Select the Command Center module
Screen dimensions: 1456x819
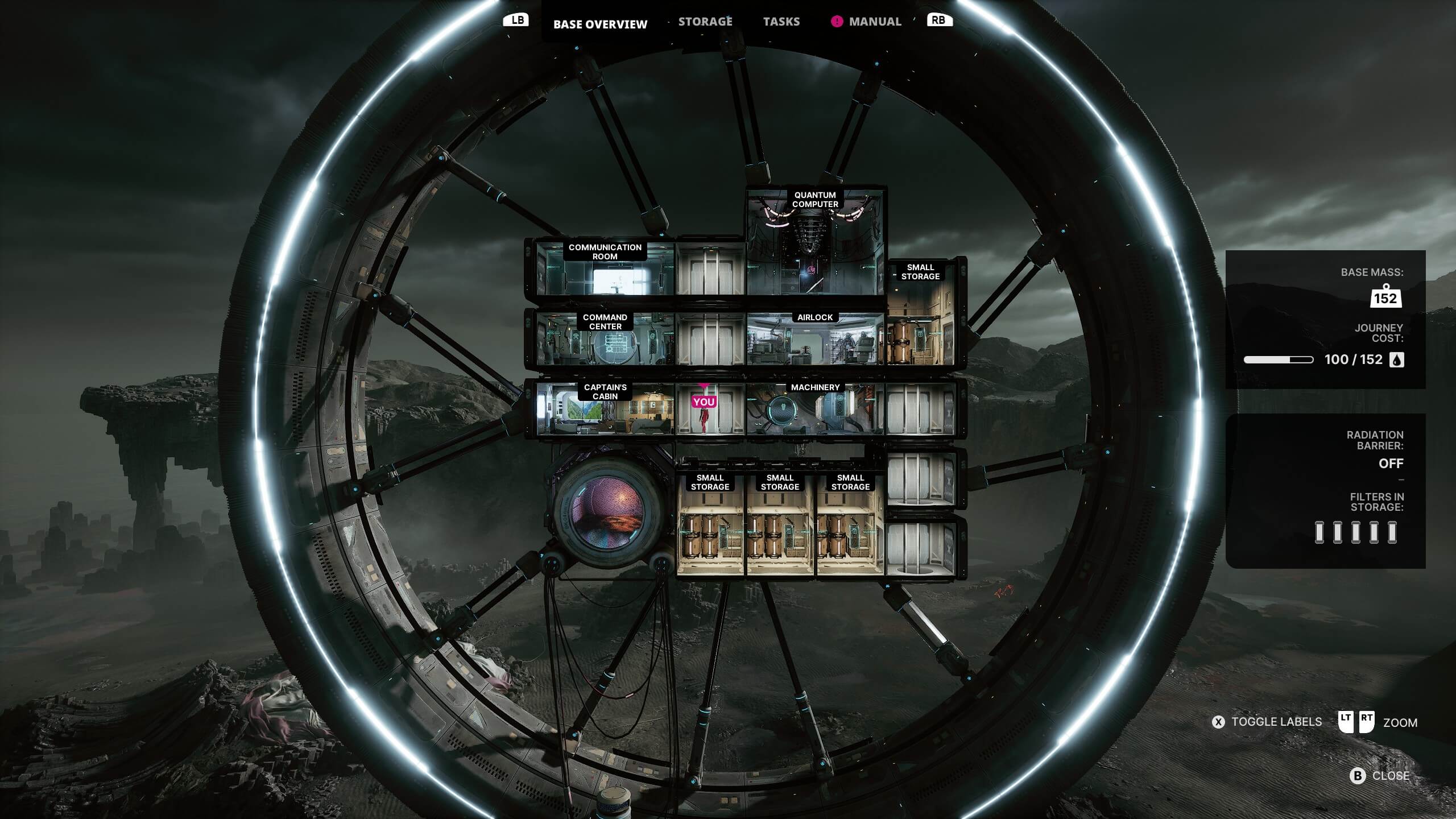tap(605, 340)
